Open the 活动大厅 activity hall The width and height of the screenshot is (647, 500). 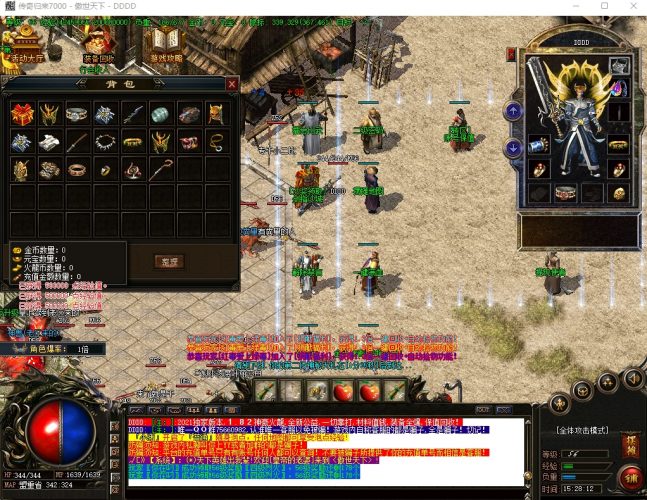click(x=20, y=45)
